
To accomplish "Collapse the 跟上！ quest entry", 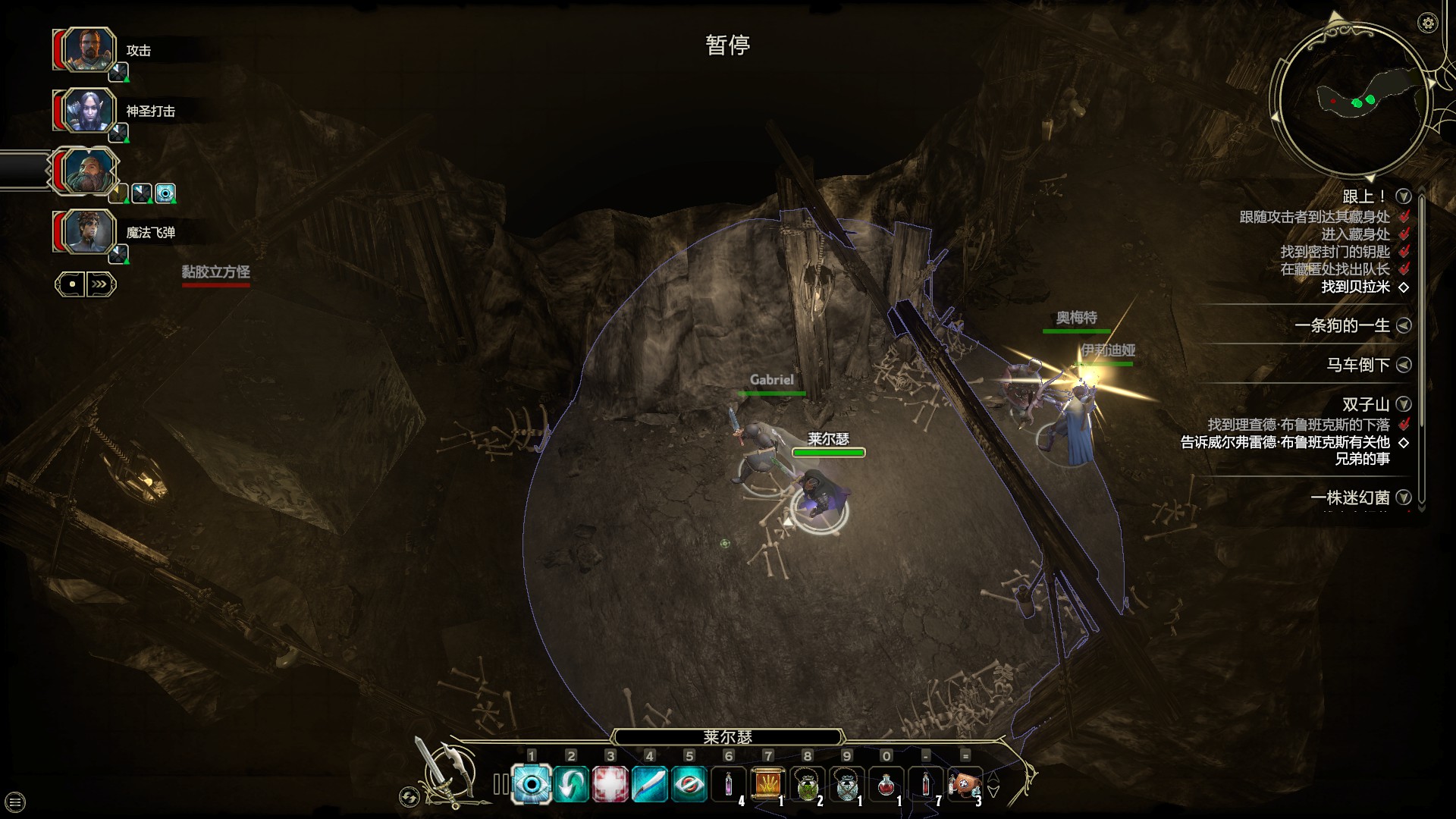I will coord(1404,194).
